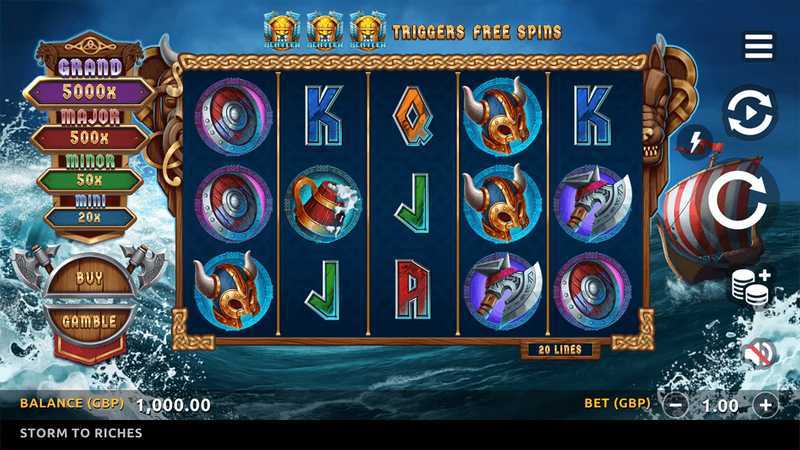Start autoplay spins
This screenshot has width=800, height=450.
click(749, 114)
